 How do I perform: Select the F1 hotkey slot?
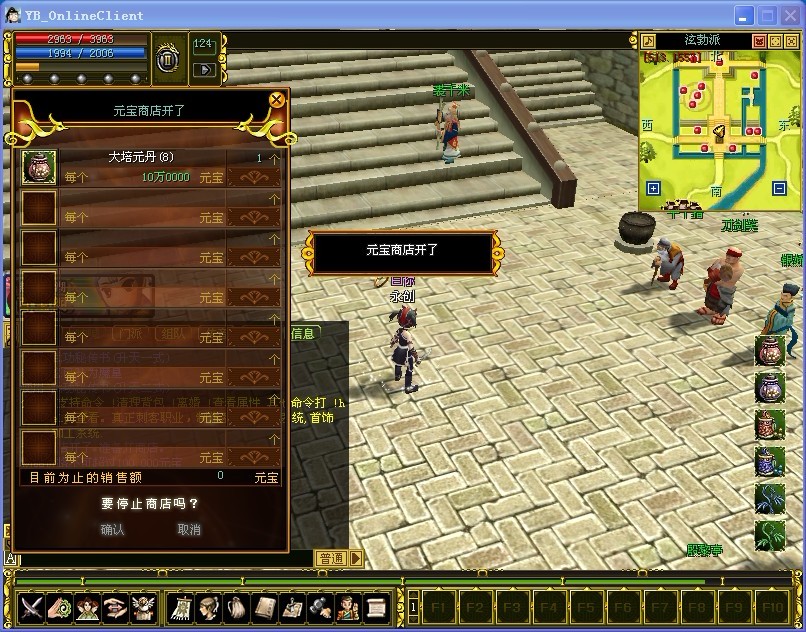tap(441, 606)
